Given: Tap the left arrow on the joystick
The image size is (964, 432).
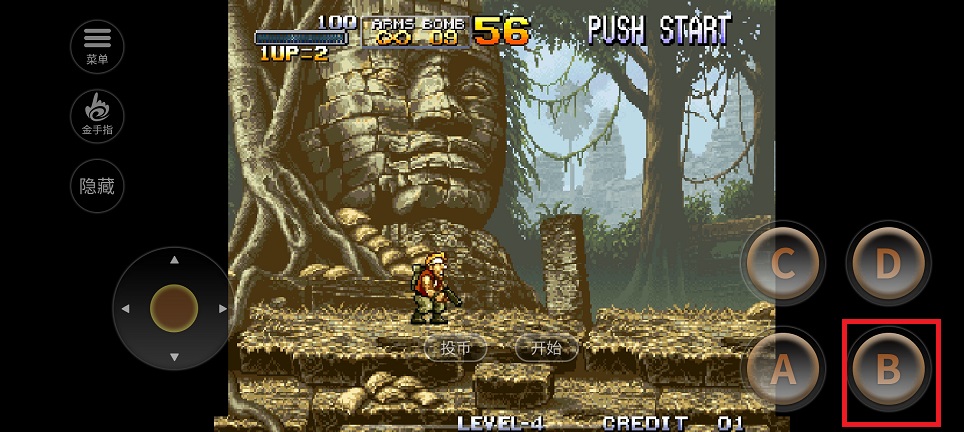Looking at the screenshot, I should [126, 309].
